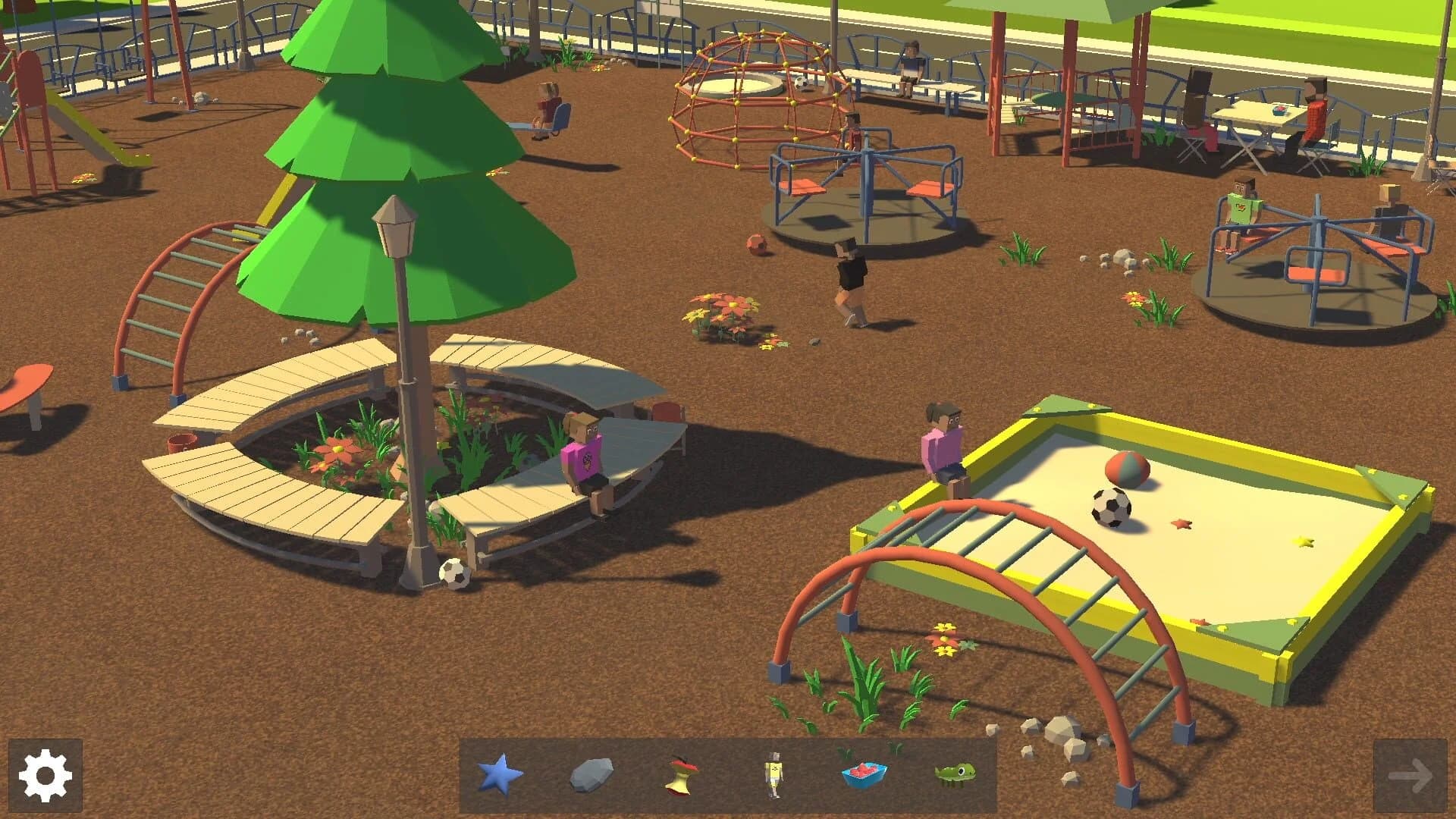Click the next arrow button

tap(1410, 775)
